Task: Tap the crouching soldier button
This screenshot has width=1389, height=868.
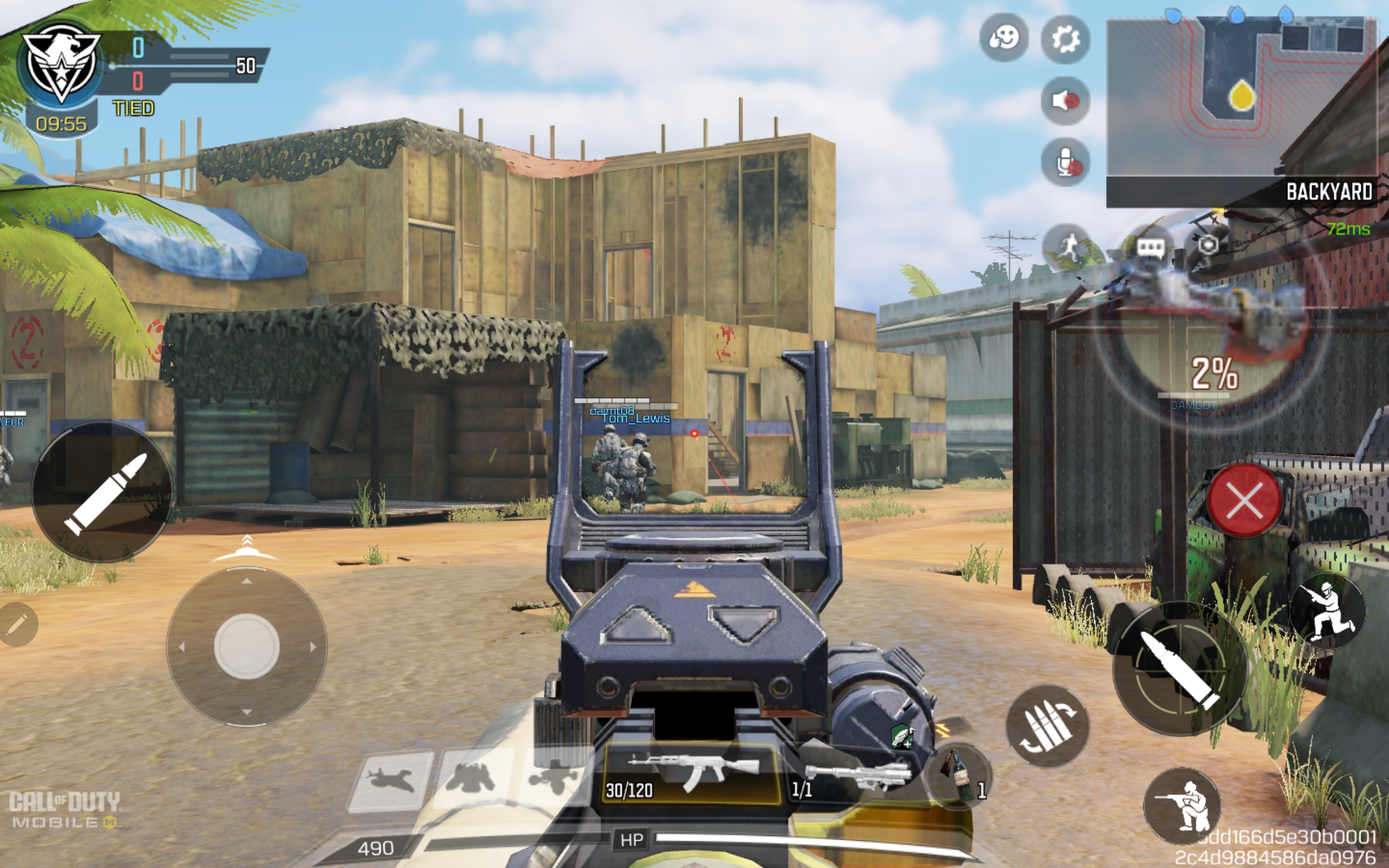Action: point(1182,806)
